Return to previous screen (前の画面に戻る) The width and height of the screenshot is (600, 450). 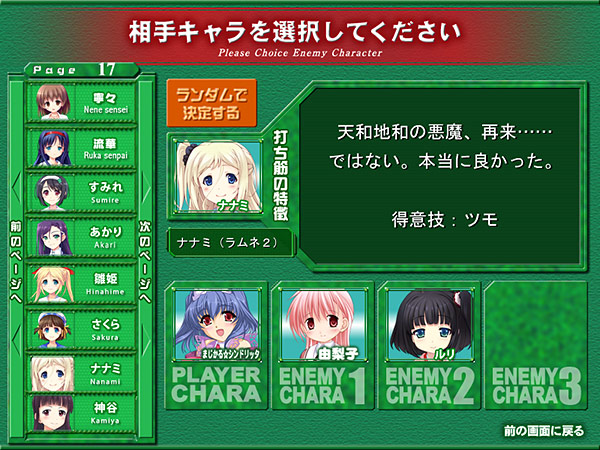pyautogui.click(x=546, y=431)
